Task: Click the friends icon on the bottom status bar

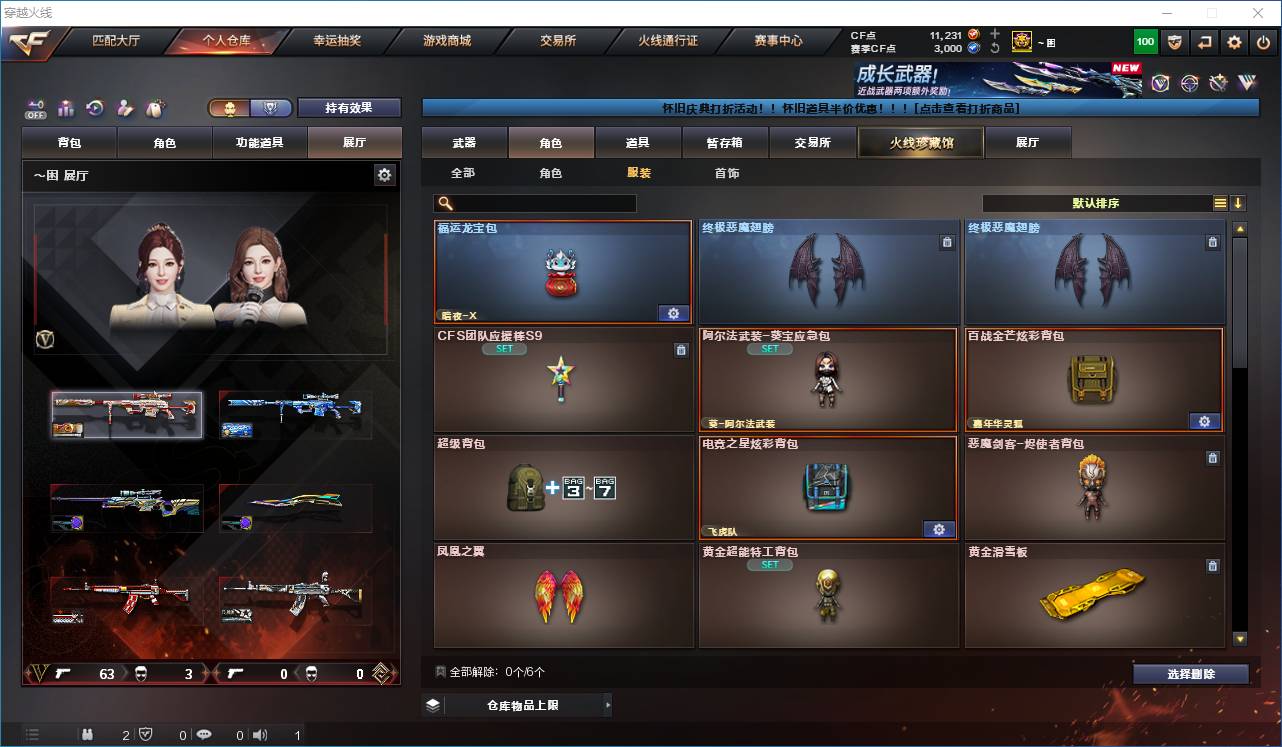Action: 86,734
